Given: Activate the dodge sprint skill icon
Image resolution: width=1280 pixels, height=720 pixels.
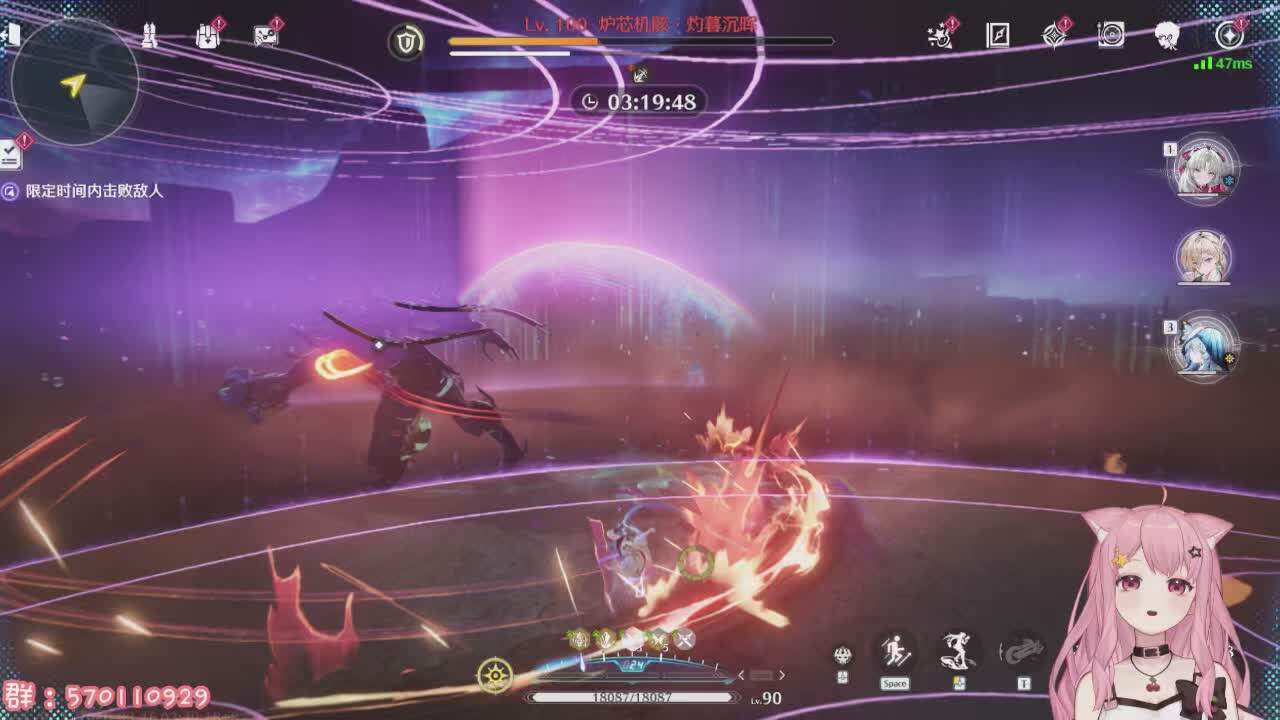Looking at the screenshot, I should coord(895,653).
